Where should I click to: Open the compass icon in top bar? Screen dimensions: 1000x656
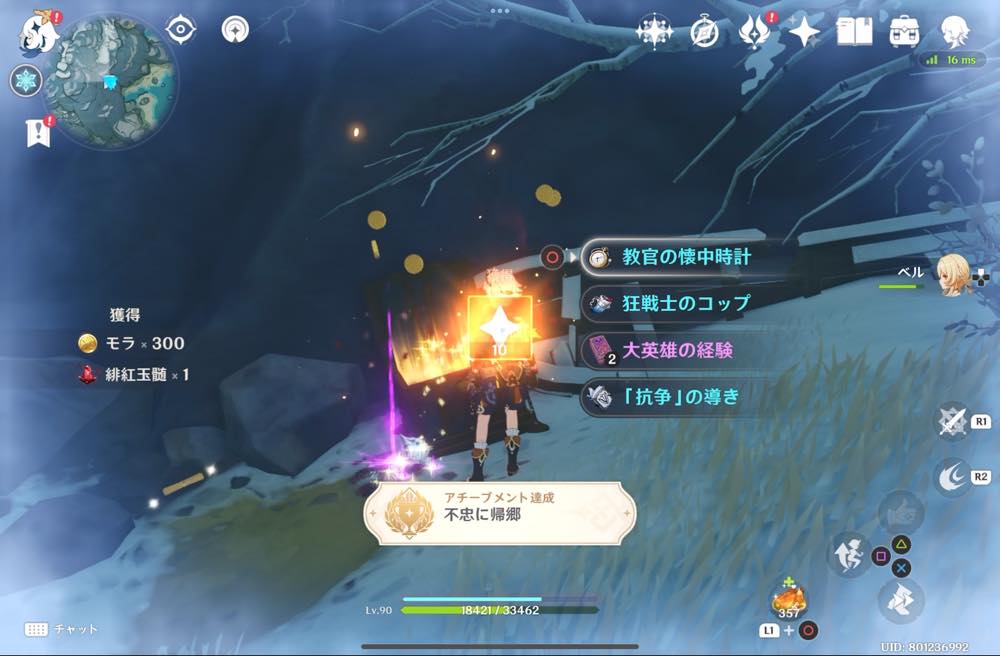pos(704,32)
